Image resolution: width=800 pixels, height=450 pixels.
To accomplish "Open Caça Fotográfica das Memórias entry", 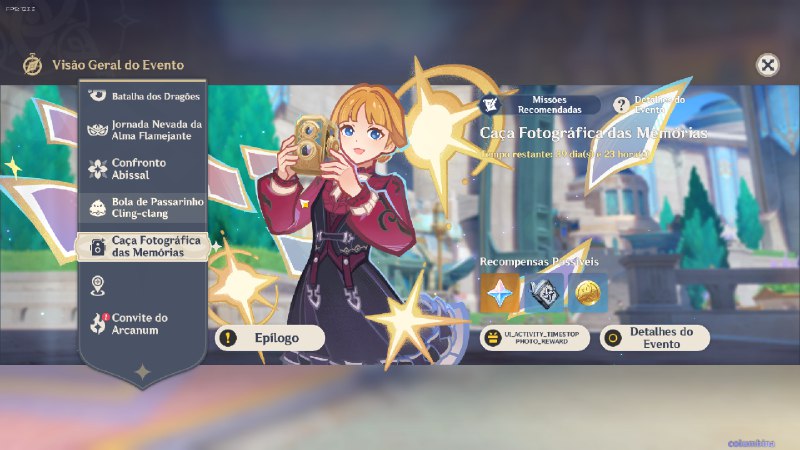I will pos(142,247).
